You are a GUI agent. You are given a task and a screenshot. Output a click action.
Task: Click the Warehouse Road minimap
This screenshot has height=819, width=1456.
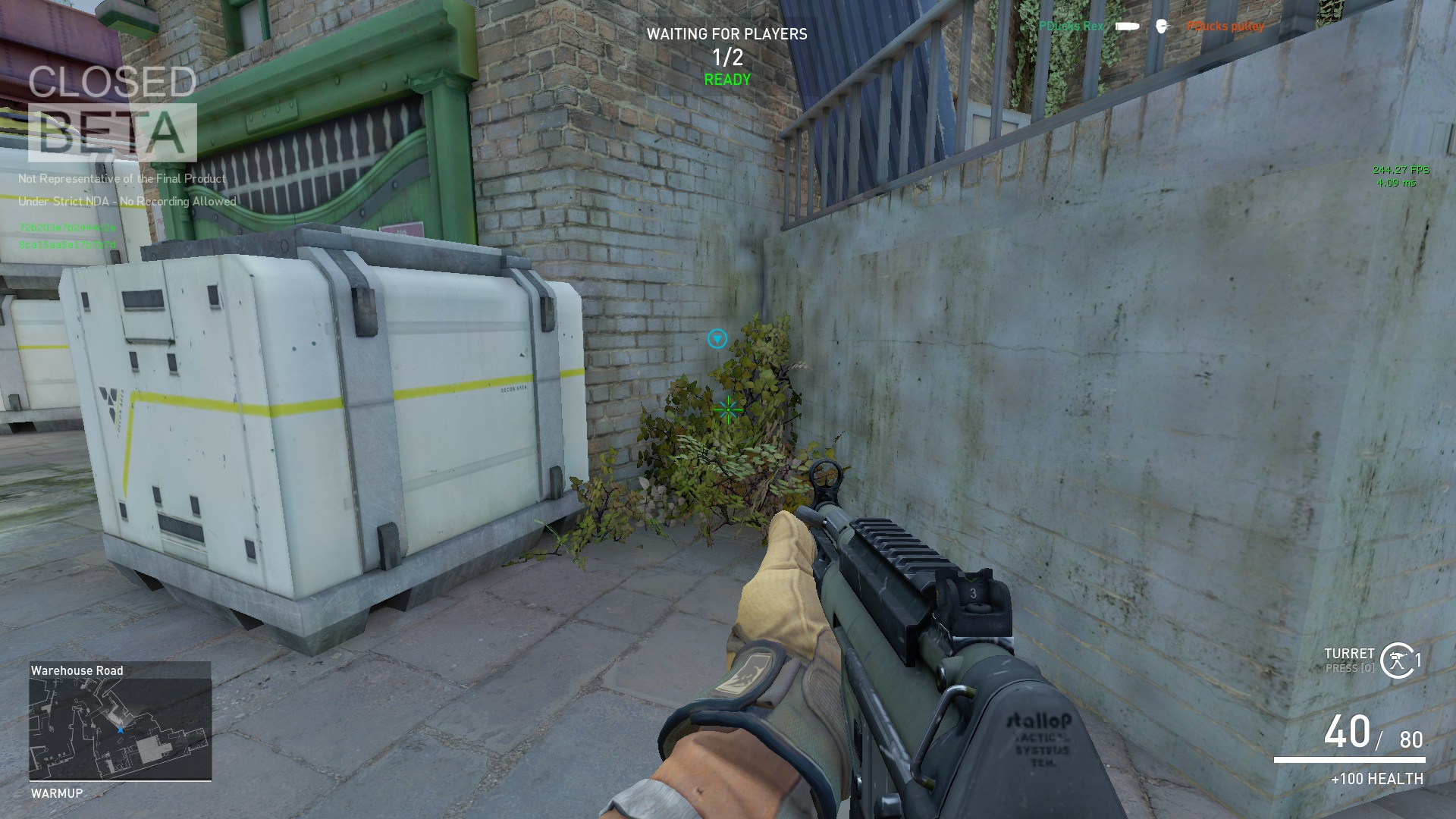click(120, 729)
